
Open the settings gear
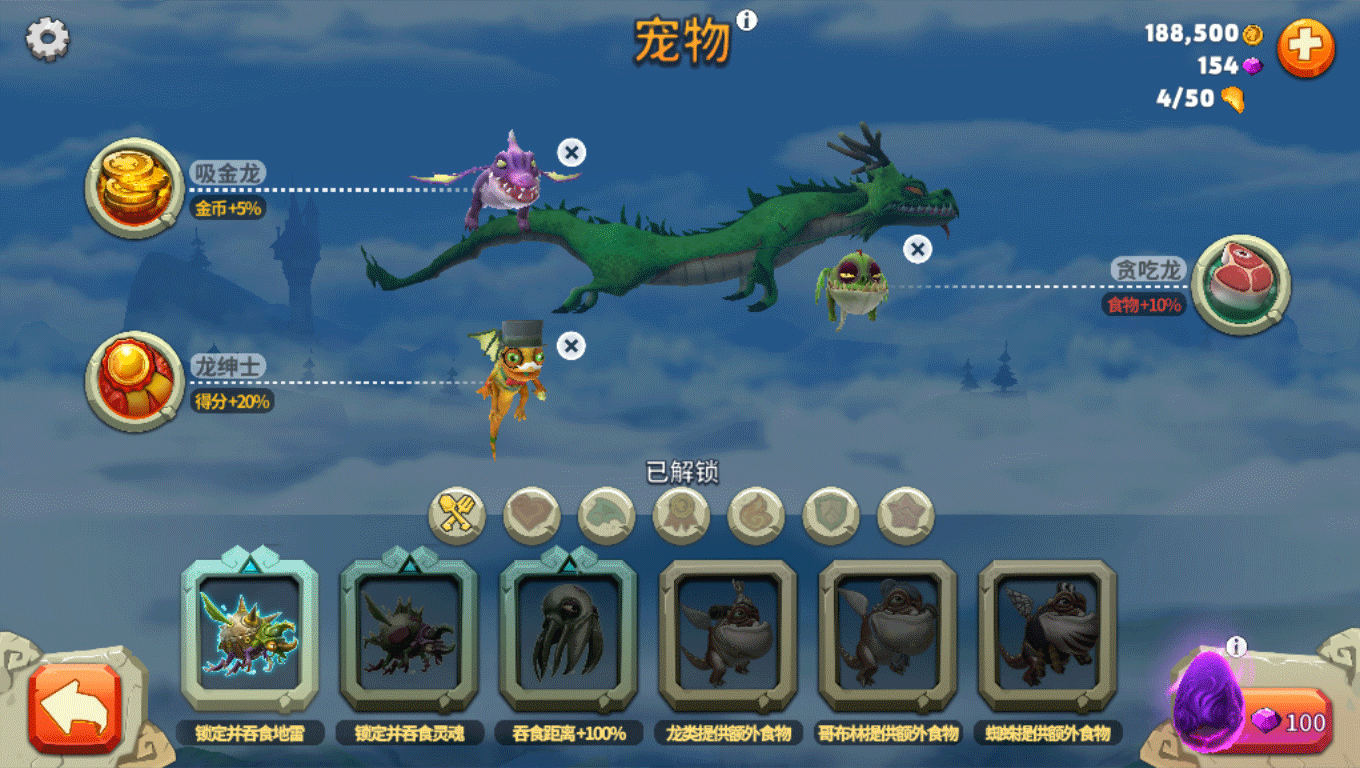pos(47,39)
